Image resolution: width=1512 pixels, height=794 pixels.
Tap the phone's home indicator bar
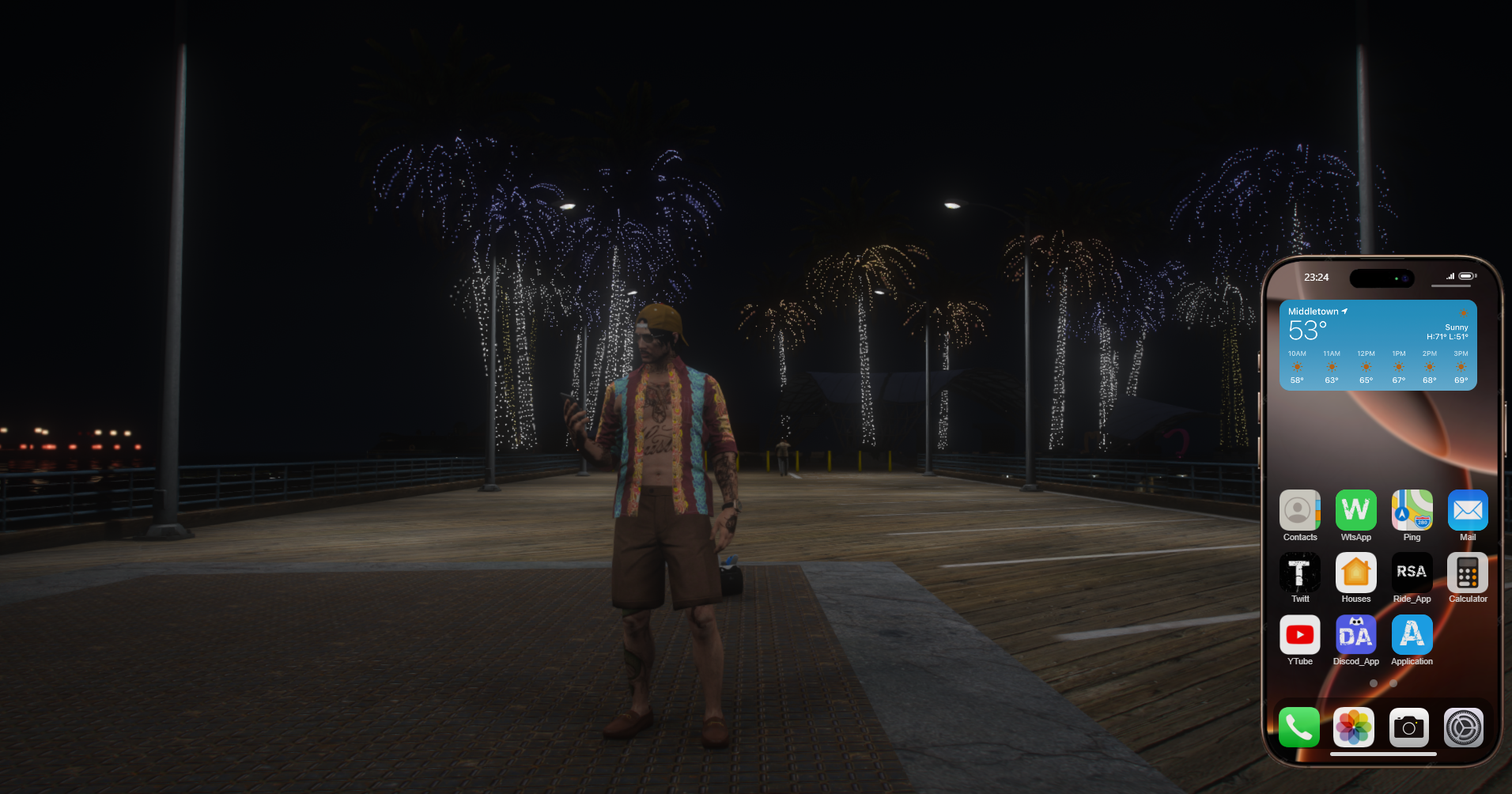point(1383,754)
